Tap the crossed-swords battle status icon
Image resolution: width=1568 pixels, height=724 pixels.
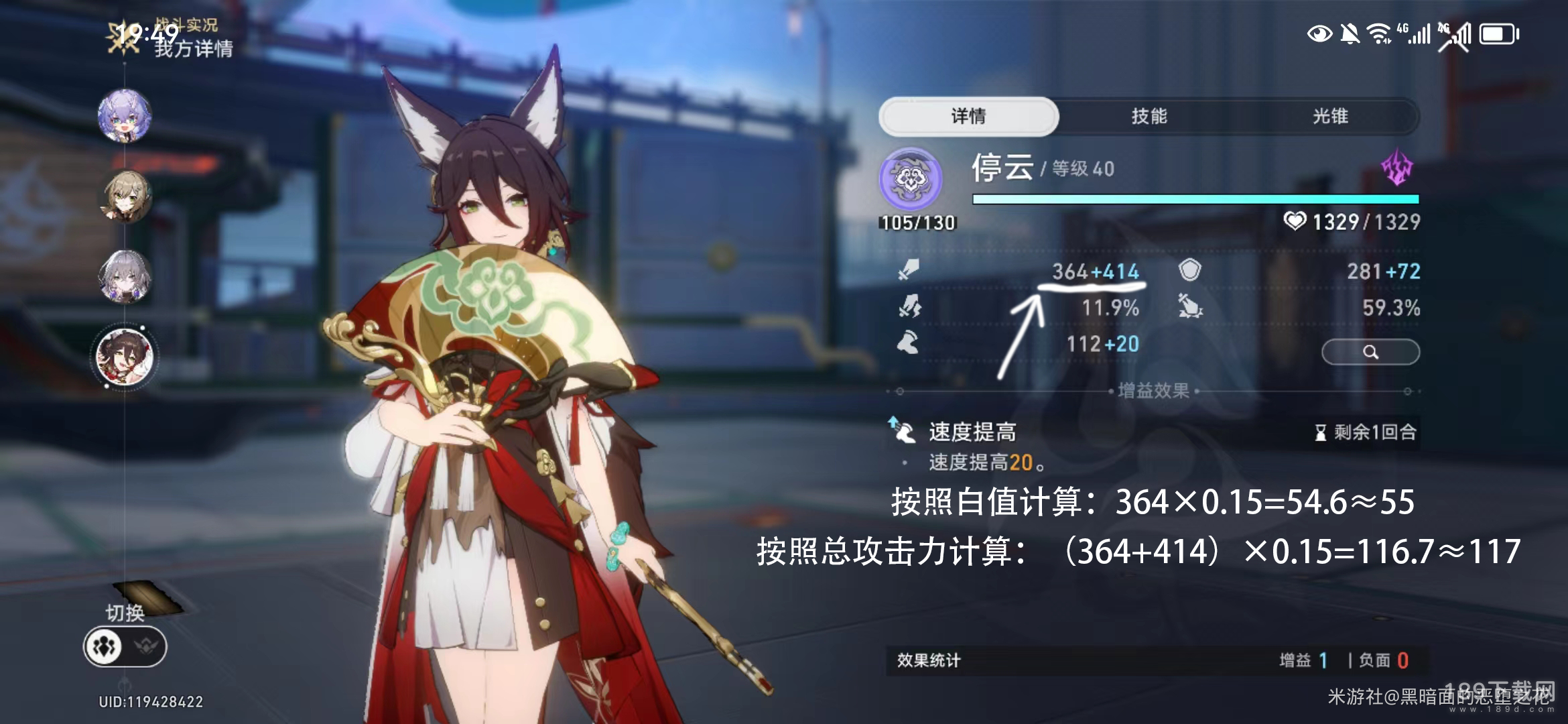123,38
